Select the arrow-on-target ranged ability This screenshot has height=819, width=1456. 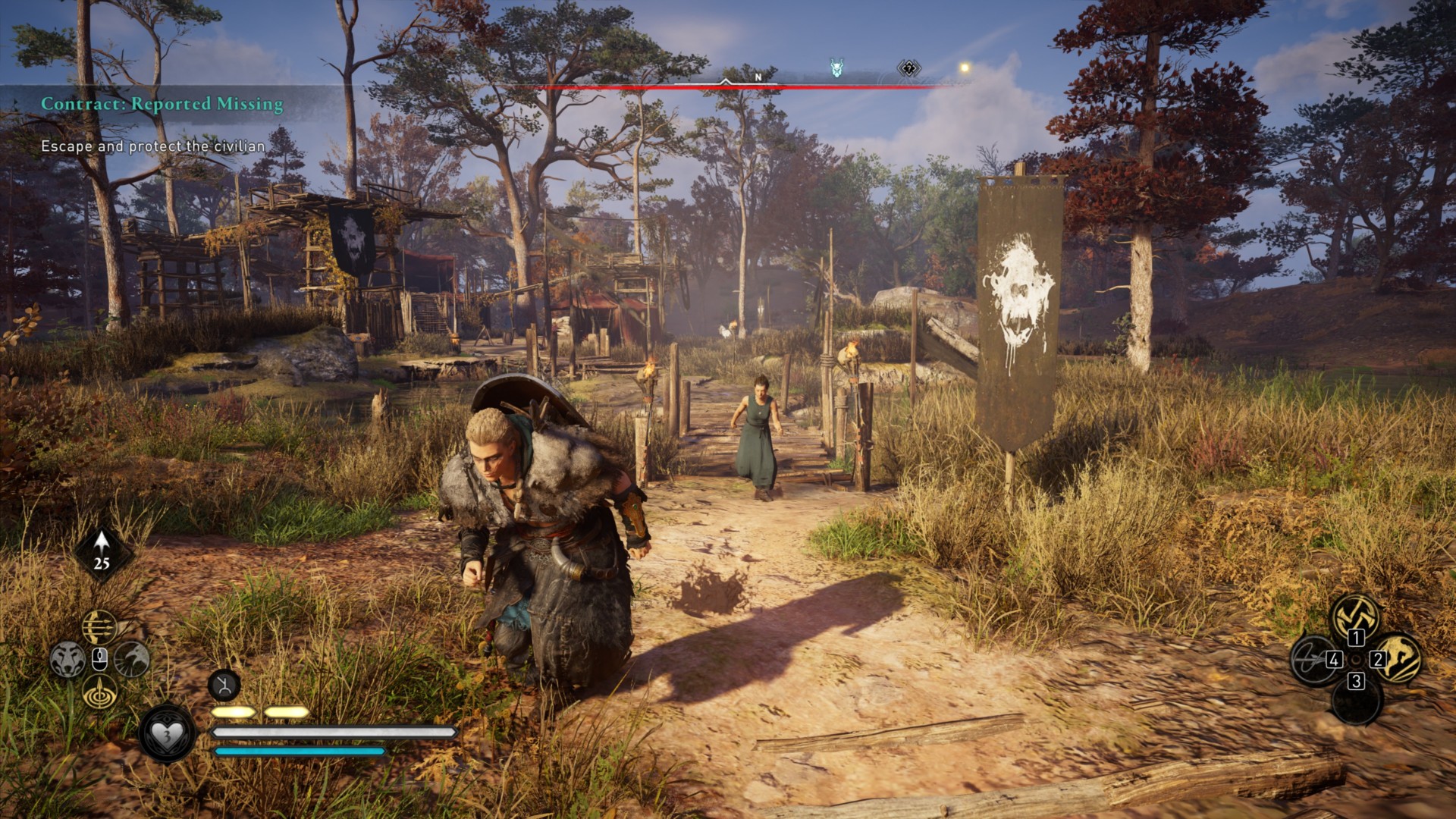click(99, 692)
